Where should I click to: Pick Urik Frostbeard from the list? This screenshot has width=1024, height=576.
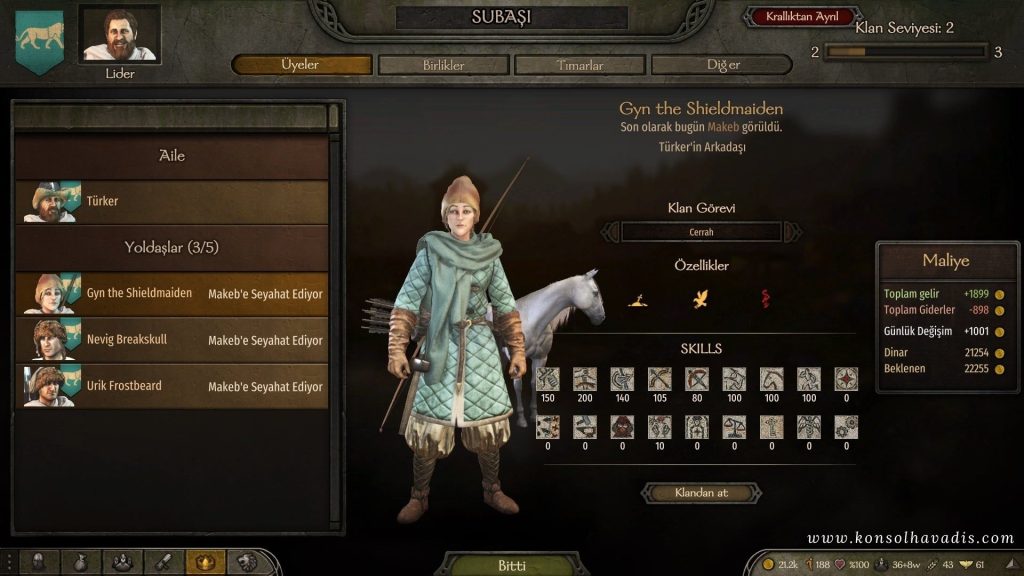point(171,386)
